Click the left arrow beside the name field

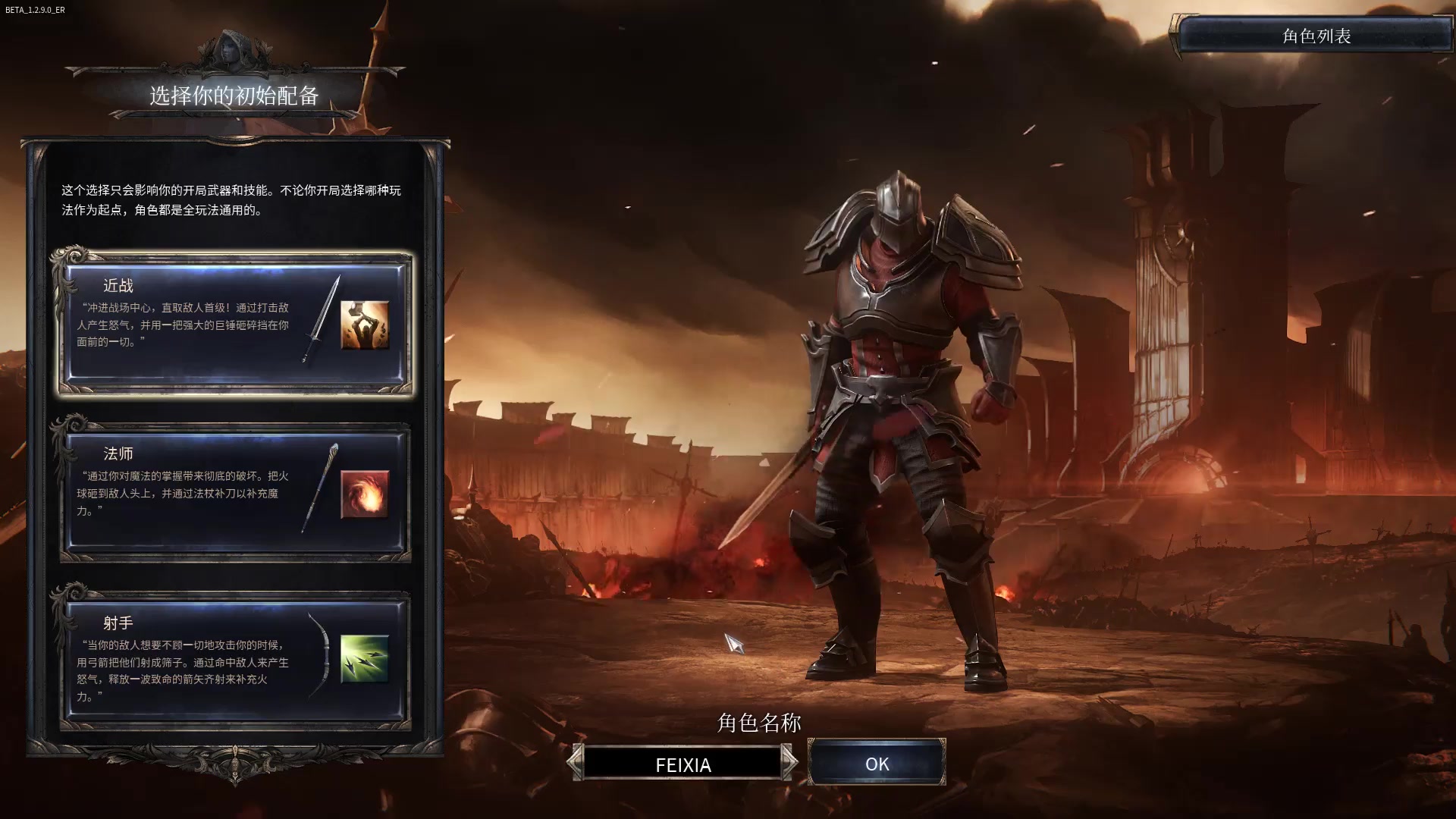pyautogui.click(x=576, y=762)
